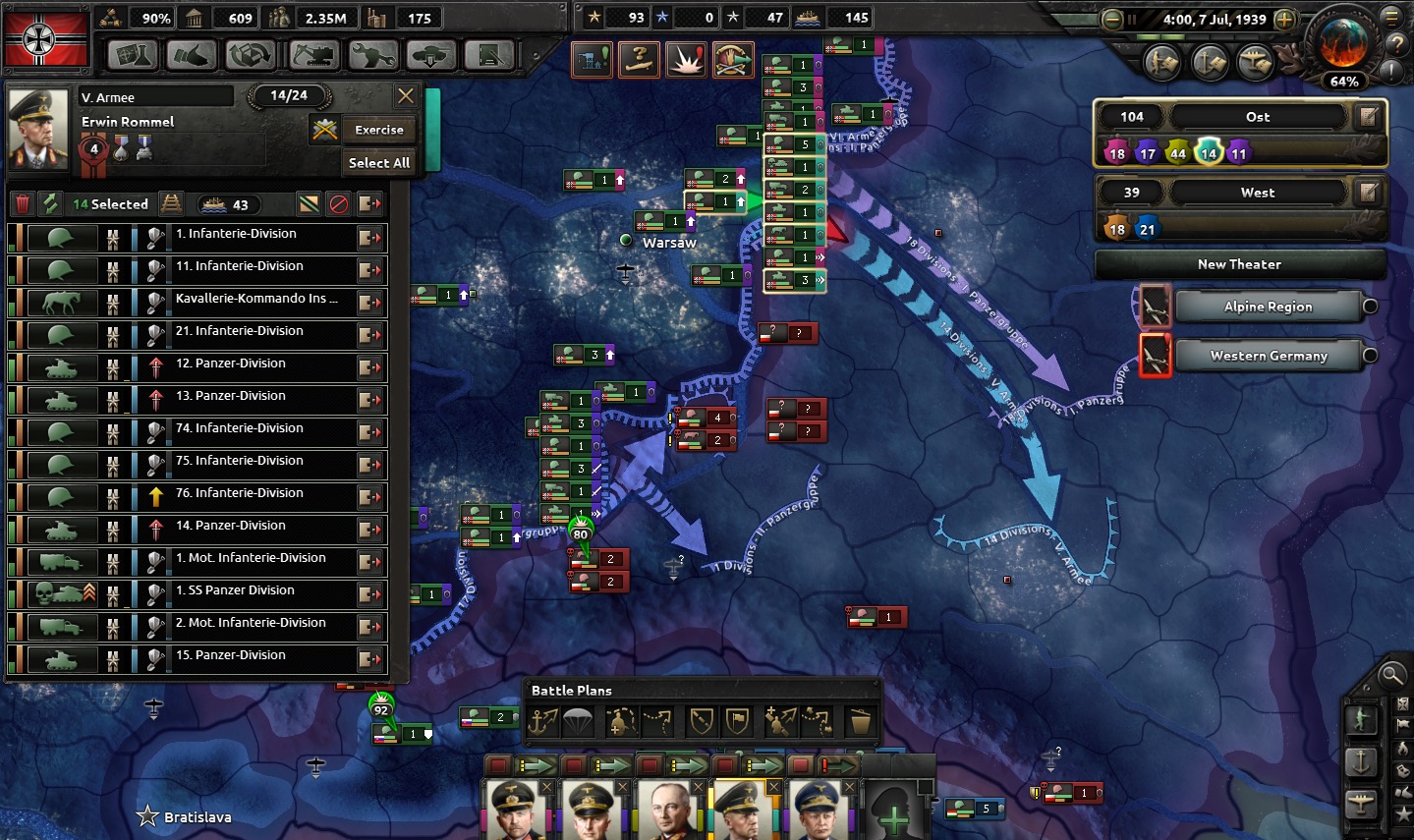Start the Exercise for V. Armee
The height and width of the screenshot is (840, 1414).
(x=378, y=130)
